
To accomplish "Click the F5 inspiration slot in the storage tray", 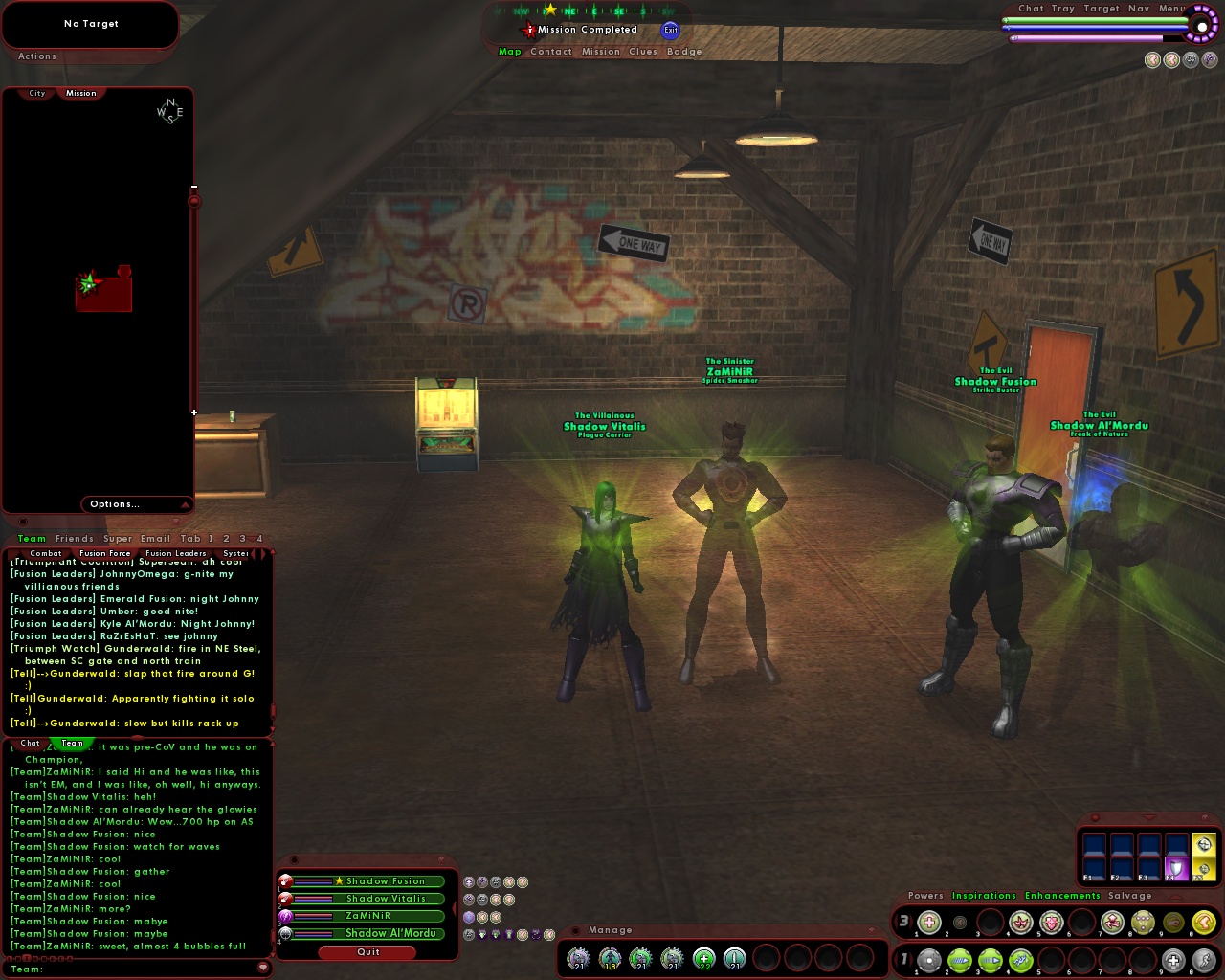I will [1204, 868].
